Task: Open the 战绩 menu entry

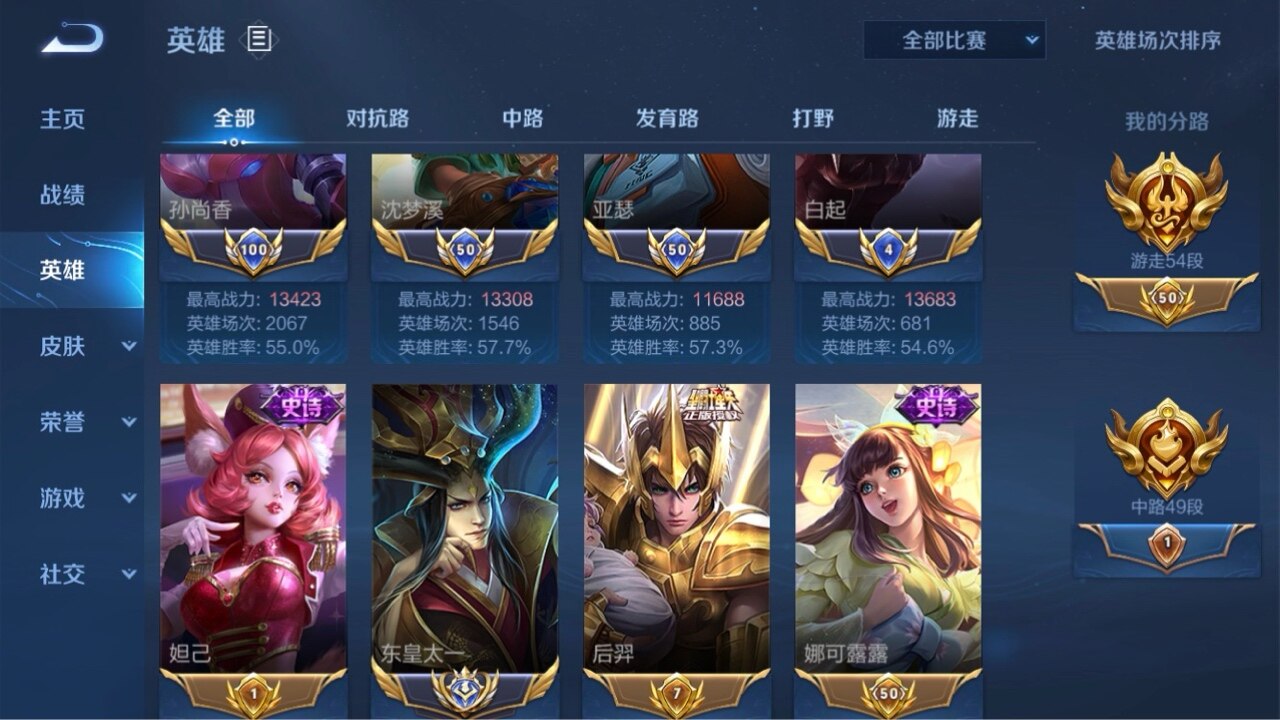Action: (x=62, y=195)
